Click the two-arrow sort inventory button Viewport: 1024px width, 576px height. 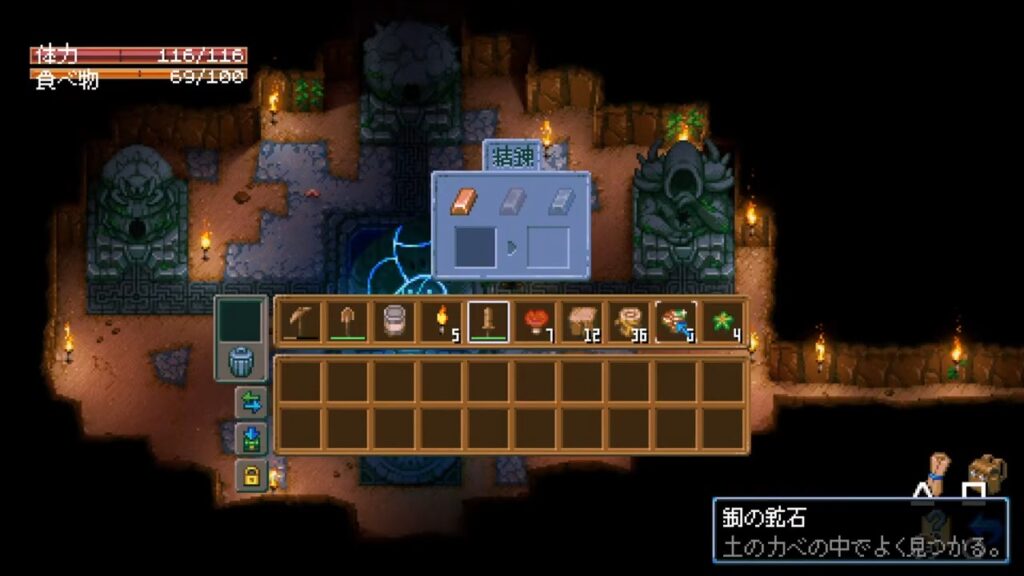[250, 402]
